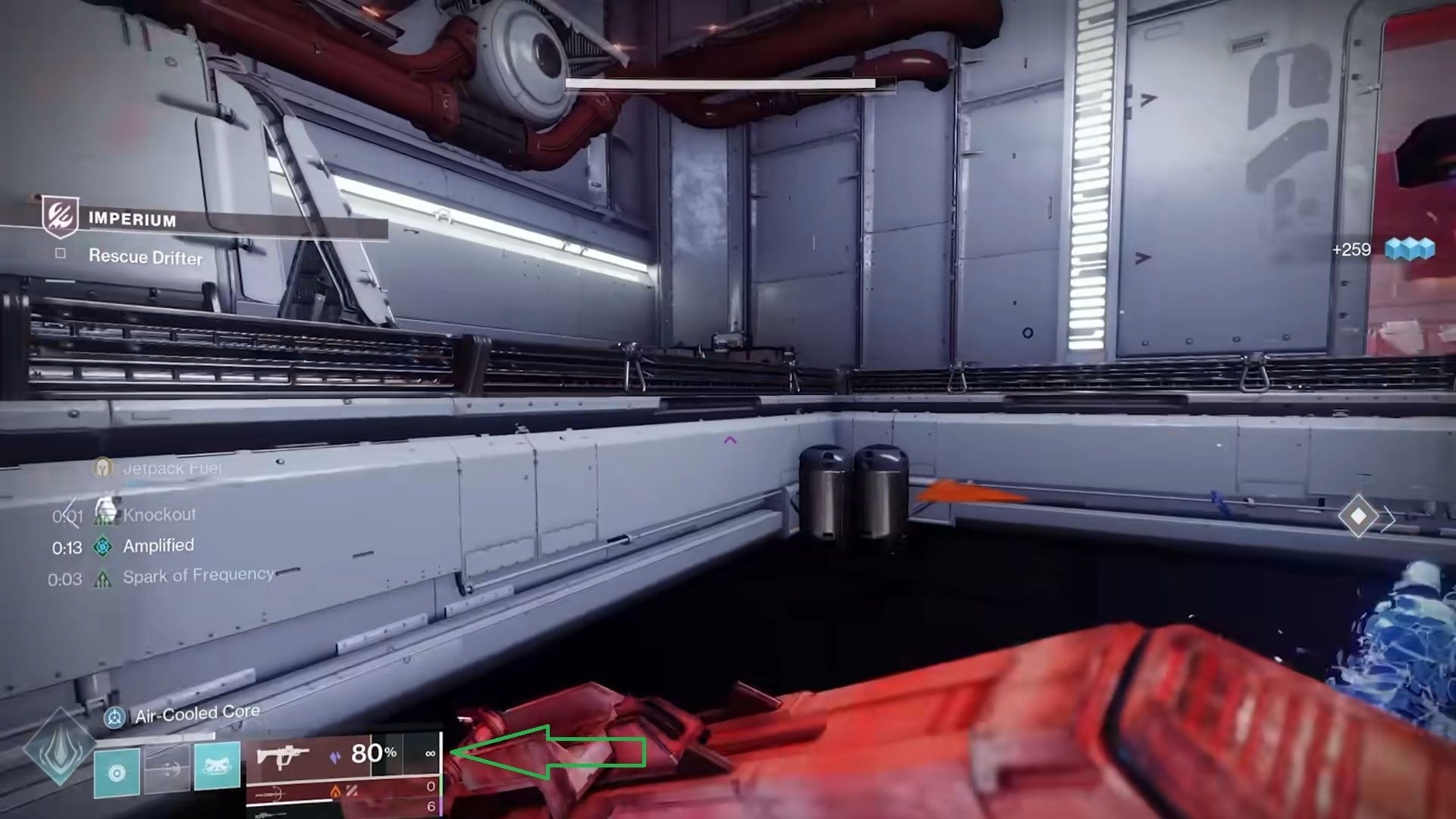
Task: Click the Rescue Drifter objective text
Action: [145, 258]
